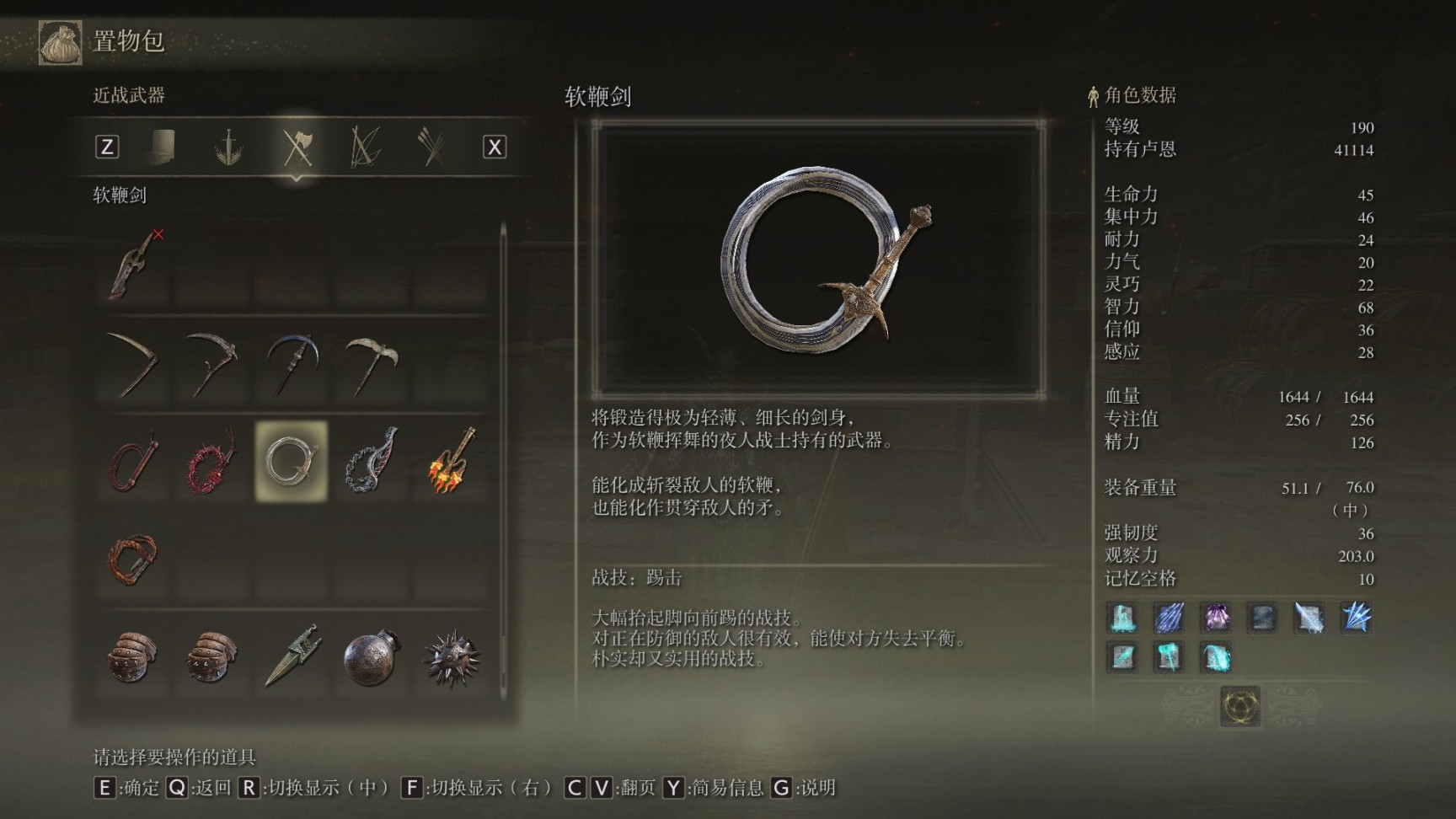
Task: Click the golden ring great rune icon
Action: click(1240, 706)
